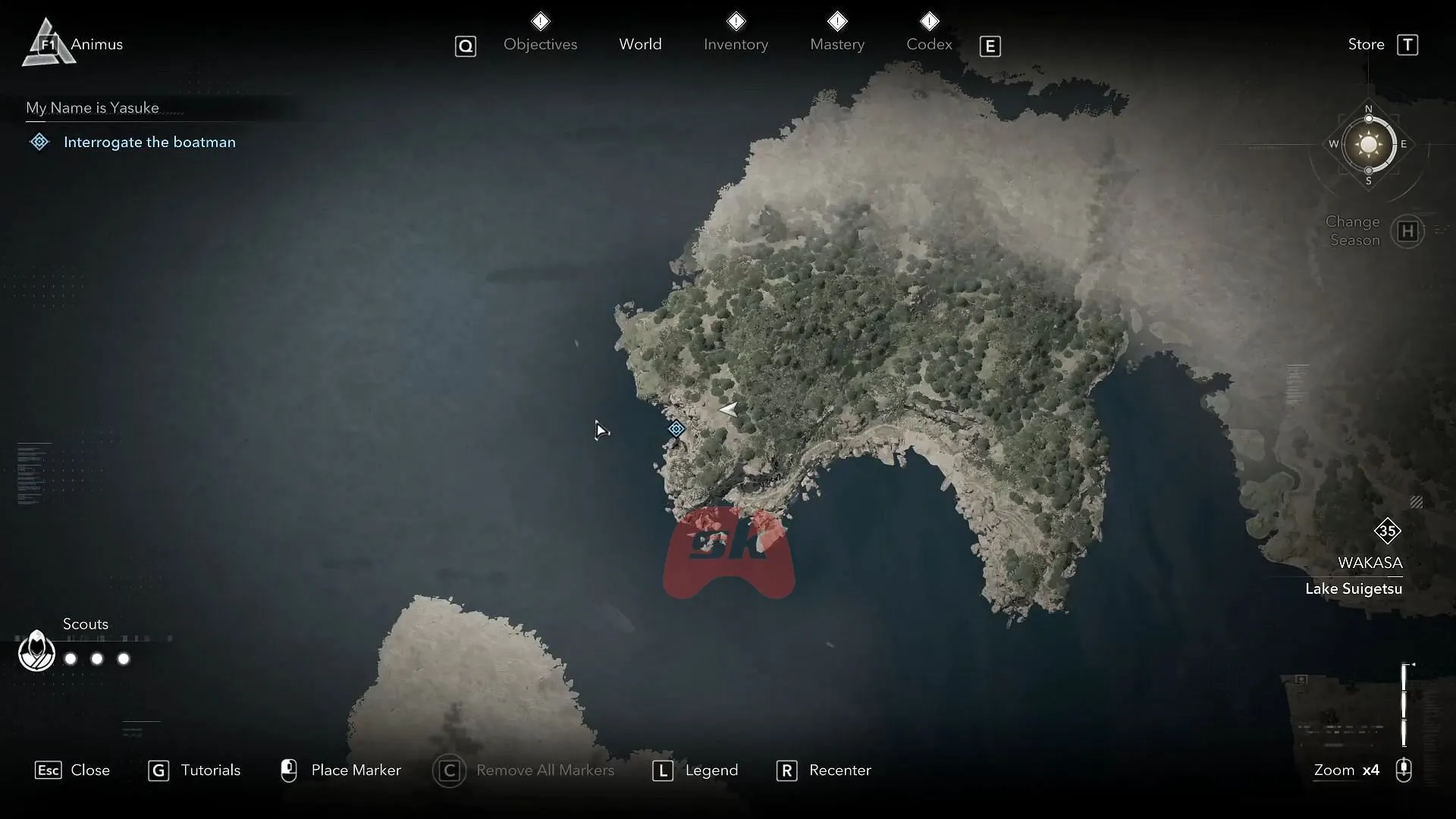Click the player arrow on the map
Image resolution: width=1456 pixels, height=819 pixels.
pyautogui.click(x=727, y=409)
